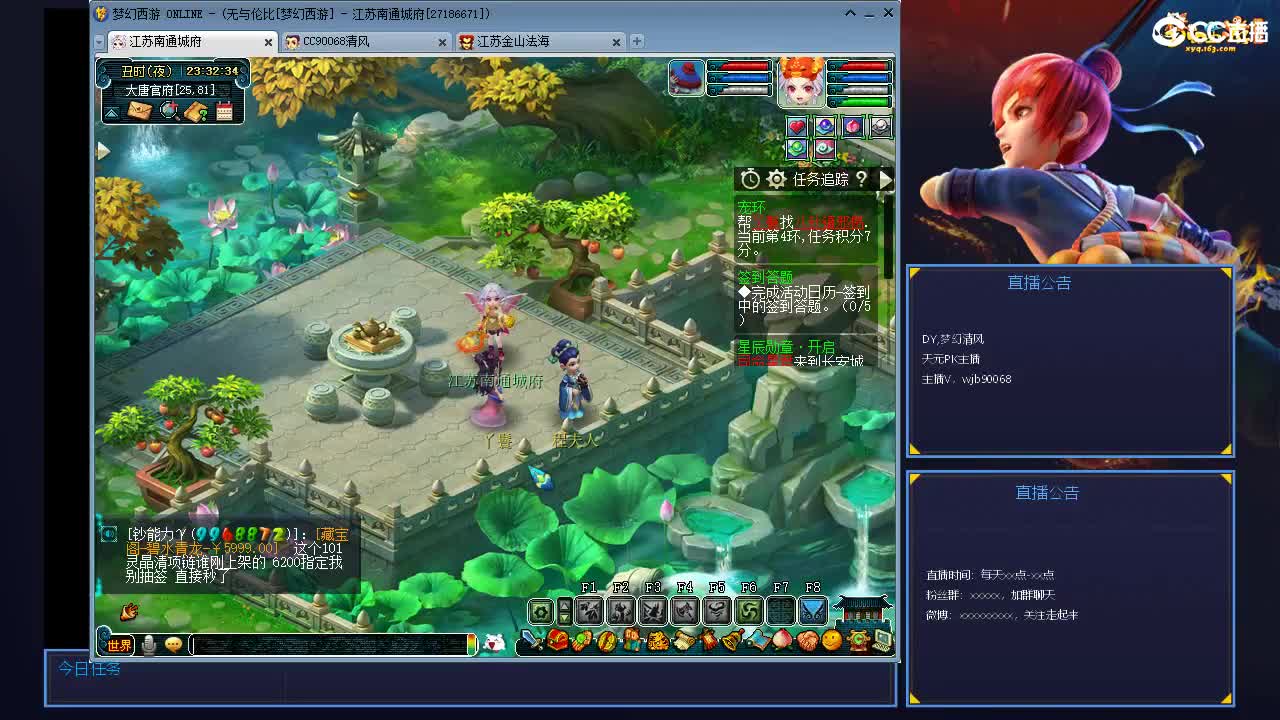Open the task tracker settings gear

coord(776,179)
